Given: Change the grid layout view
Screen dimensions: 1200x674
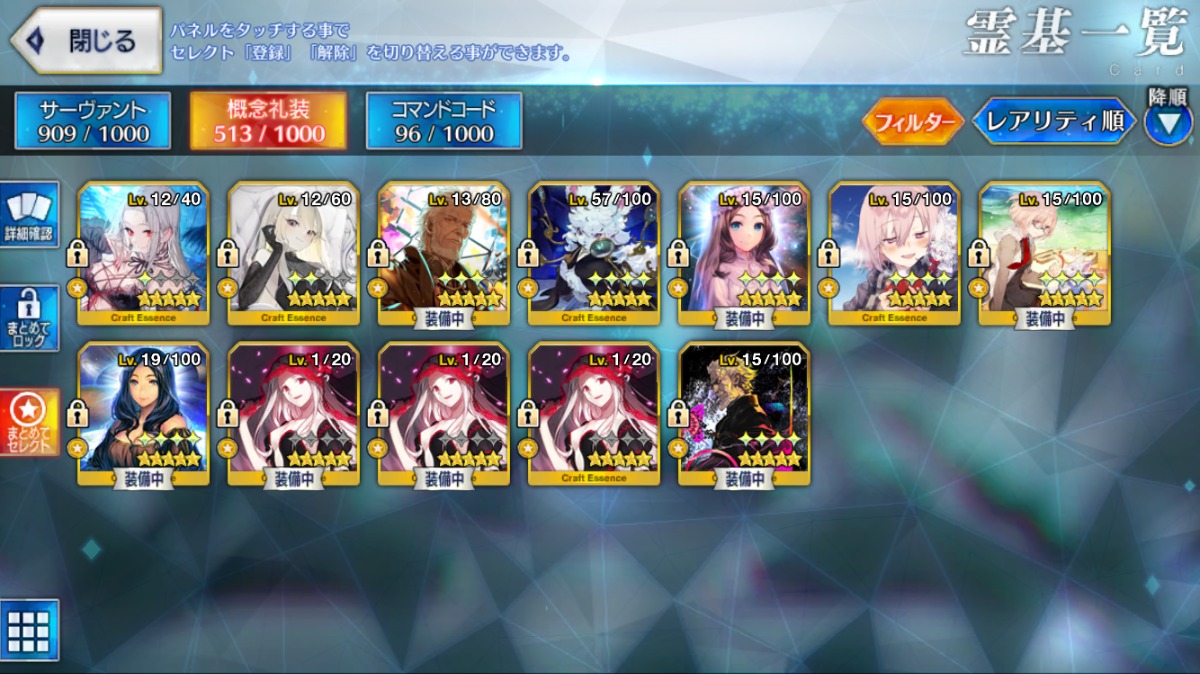Looking at the screenshot, I should point(29,630).
